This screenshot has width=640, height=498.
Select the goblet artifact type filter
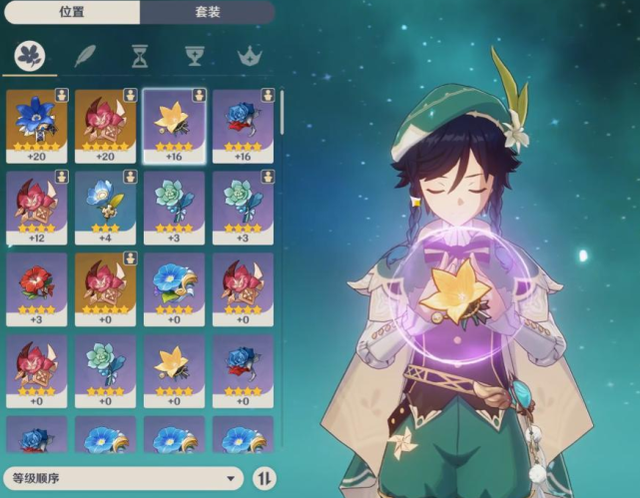pos(193,56)
